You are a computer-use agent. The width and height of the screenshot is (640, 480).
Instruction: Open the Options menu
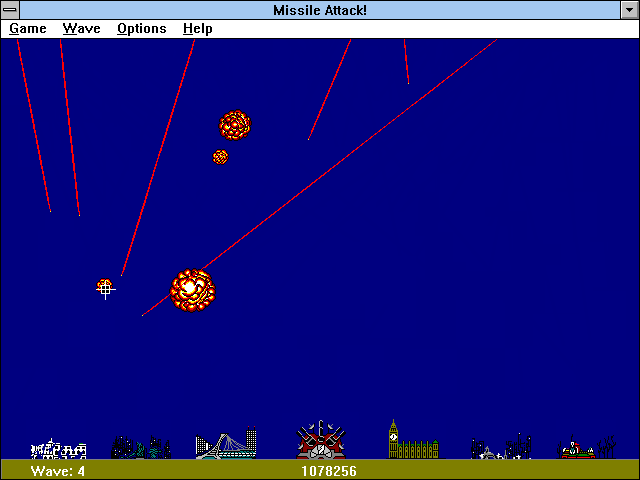pos(141,29)
